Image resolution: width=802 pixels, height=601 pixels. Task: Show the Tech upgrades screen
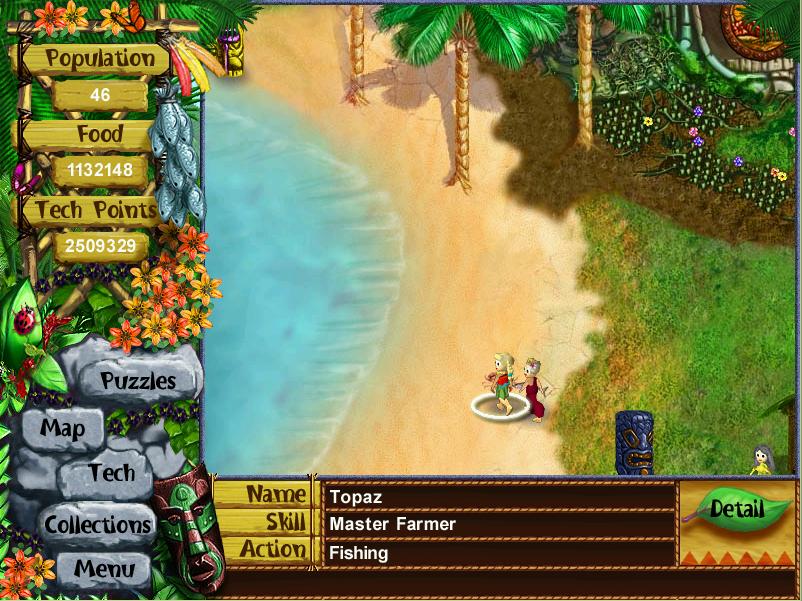click(110, 473)
